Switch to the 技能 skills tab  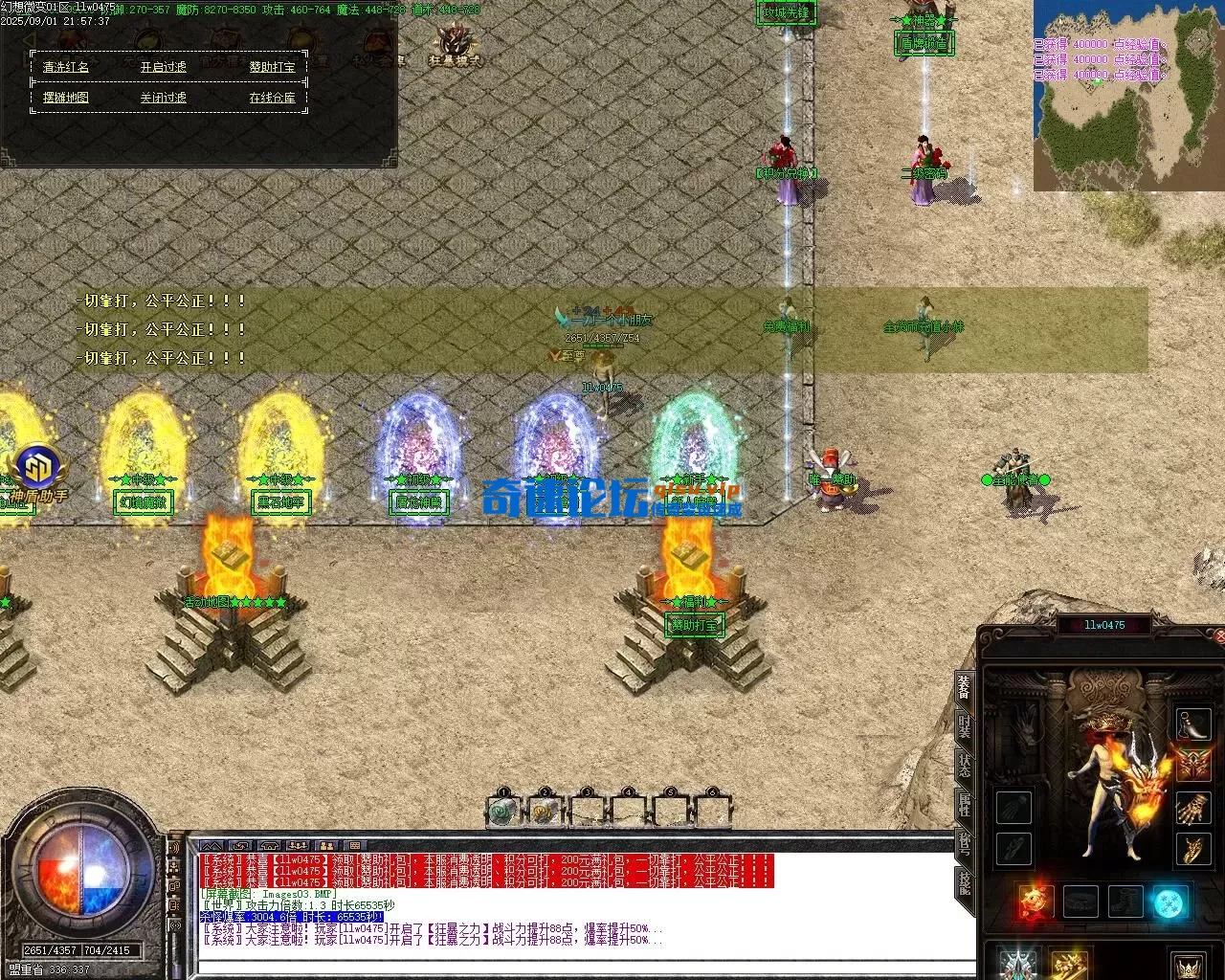click(964, 883)
